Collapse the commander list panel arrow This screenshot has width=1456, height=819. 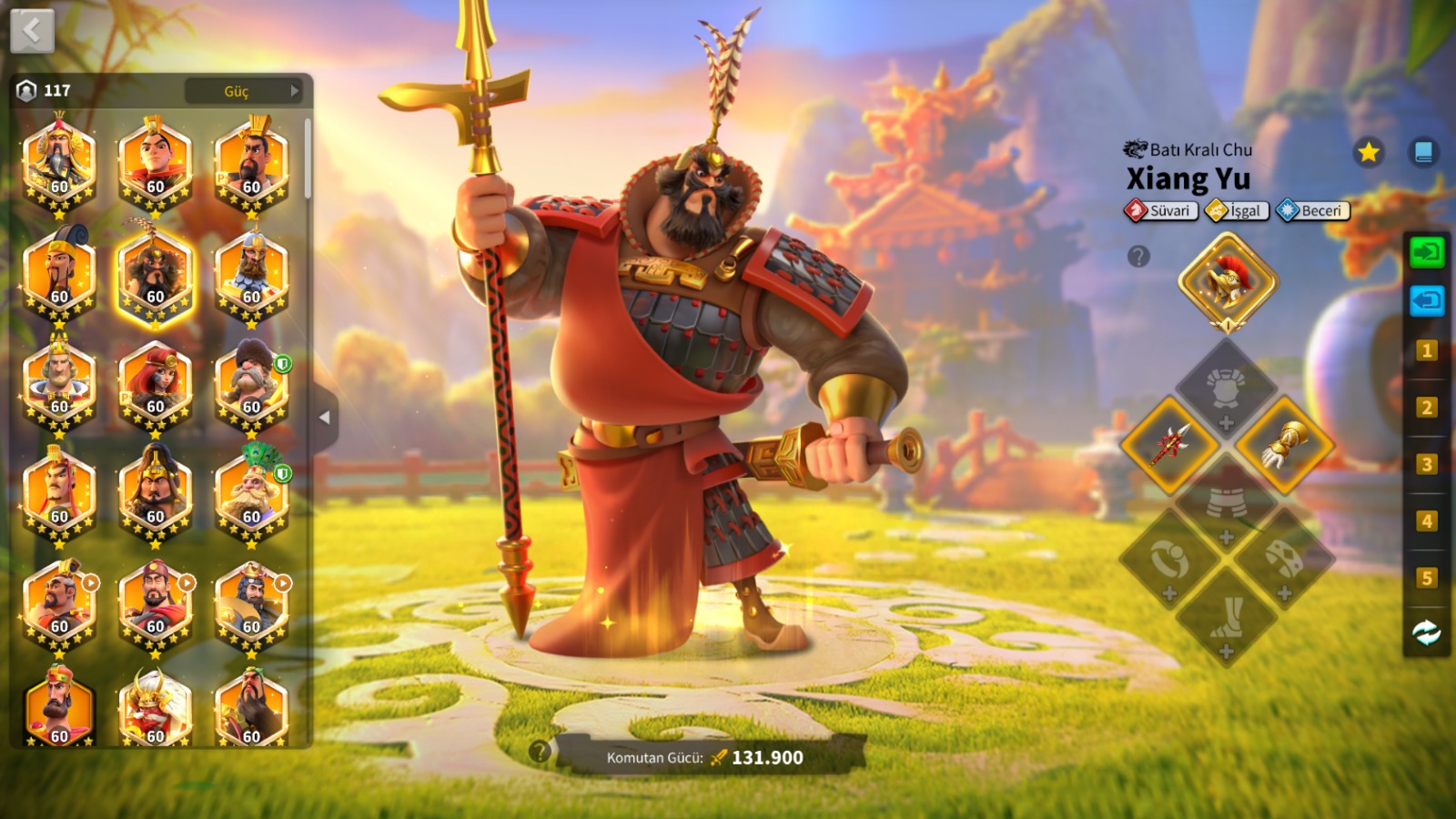pos(325,418)
